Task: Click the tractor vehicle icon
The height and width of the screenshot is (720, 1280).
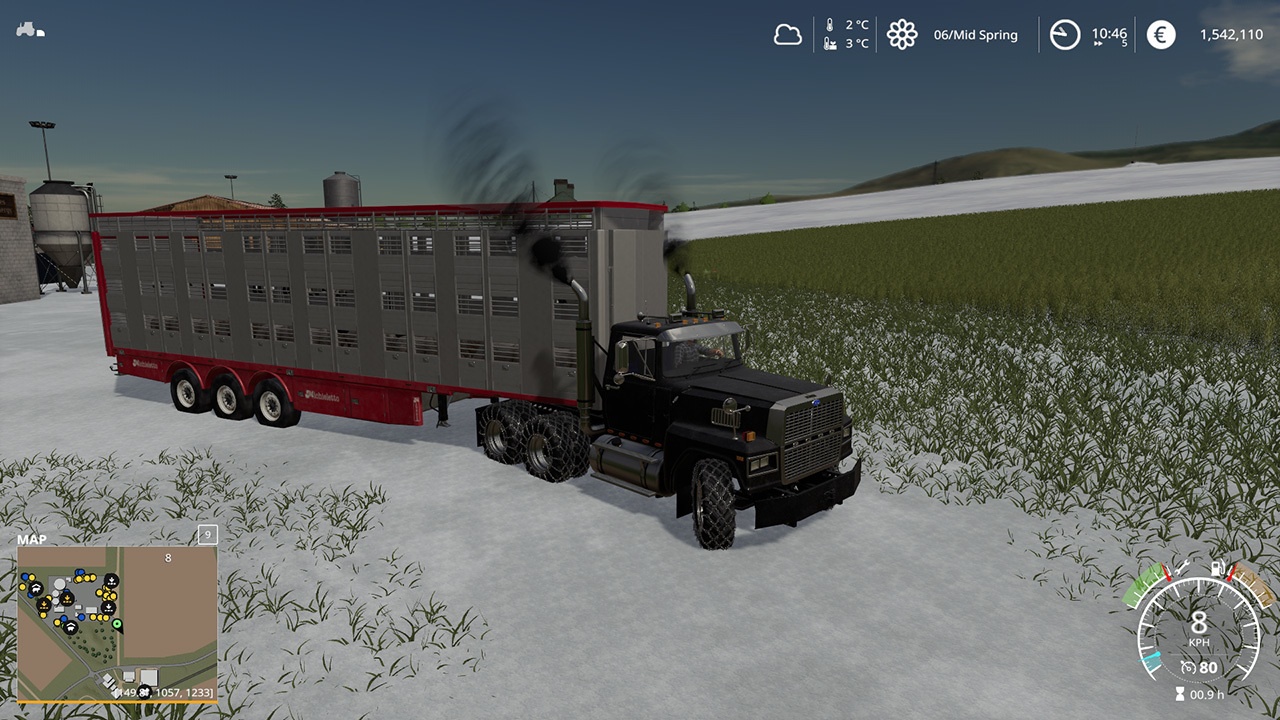Action: coord(29,29)
